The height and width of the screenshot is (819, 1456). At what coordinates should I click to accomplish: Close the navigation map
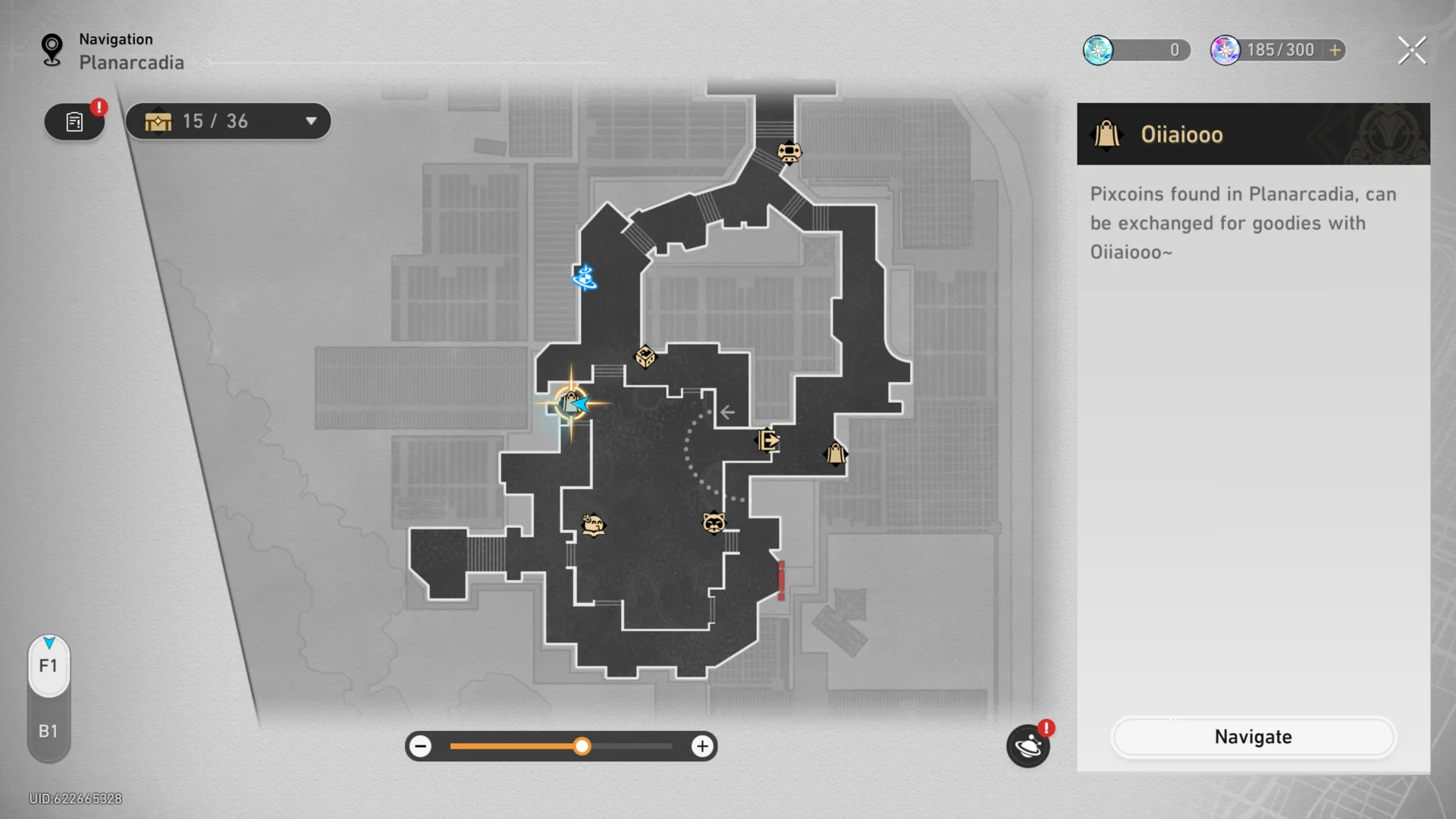[1411, 51]
